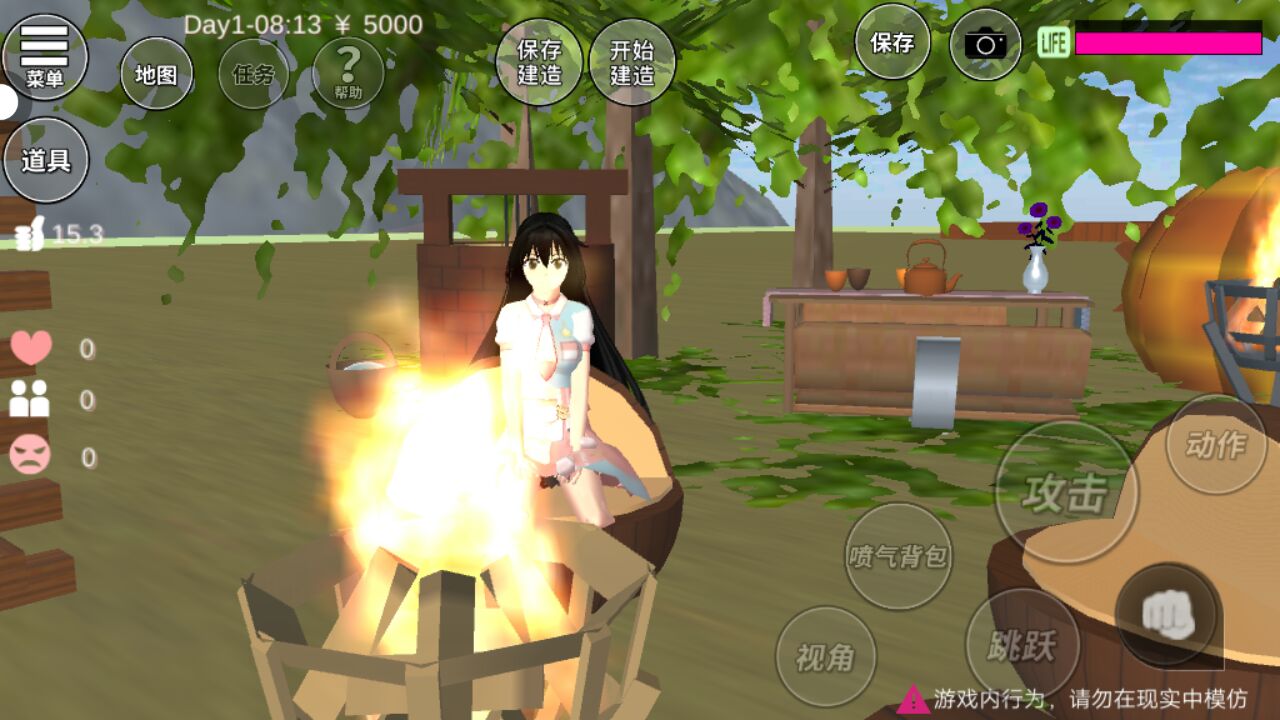Screen dimensions: 1280x720
Task: Open the 菜单 hamburger menu
Action: (x=45, y=56)
